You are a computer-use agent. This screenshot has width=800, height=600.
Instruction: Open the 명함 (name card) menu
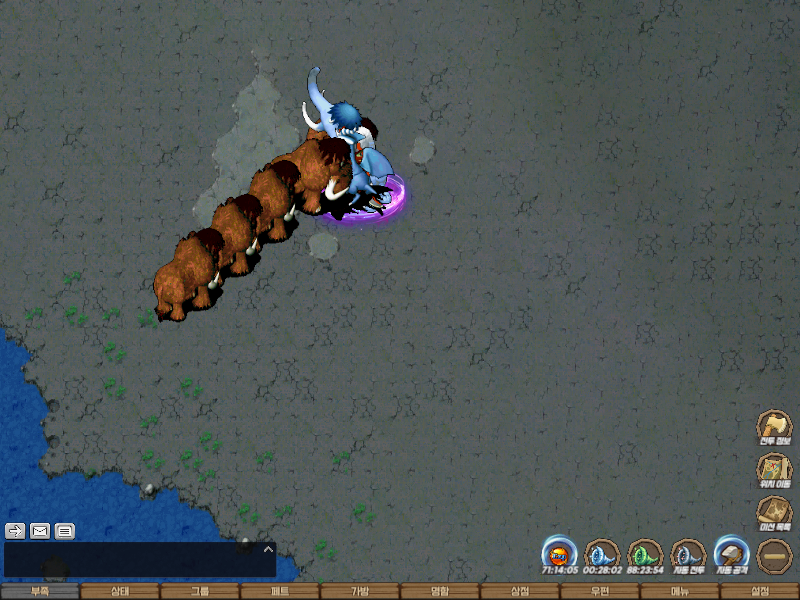(x=440, y=591)
